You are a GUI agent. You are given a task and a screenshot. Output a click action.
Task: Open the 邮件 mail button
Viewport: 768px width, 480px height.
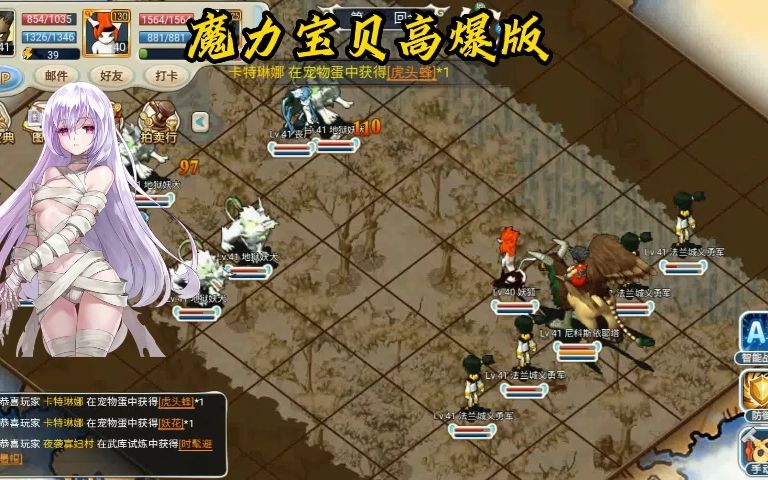click(57, 75)
